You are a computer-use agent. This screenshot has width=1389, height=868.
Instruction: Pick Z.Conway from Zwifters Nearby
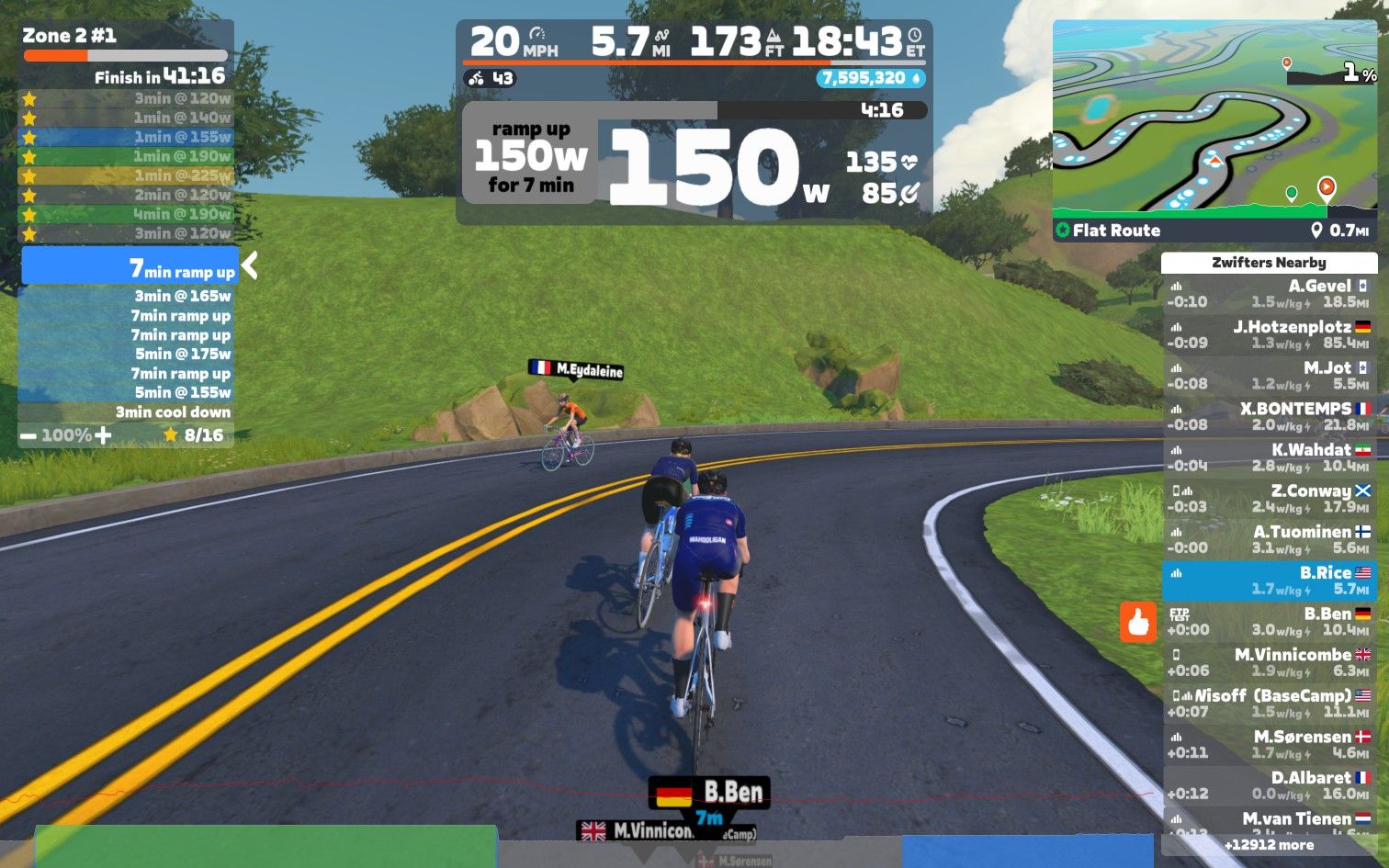coord(1268,499)
